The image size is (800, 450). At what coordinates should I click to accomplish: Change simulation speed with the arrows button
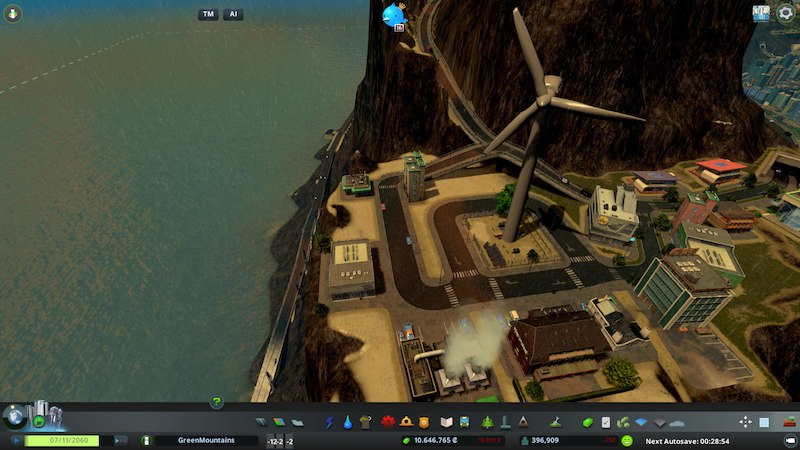pyautogui.click(x=120, y=440)
